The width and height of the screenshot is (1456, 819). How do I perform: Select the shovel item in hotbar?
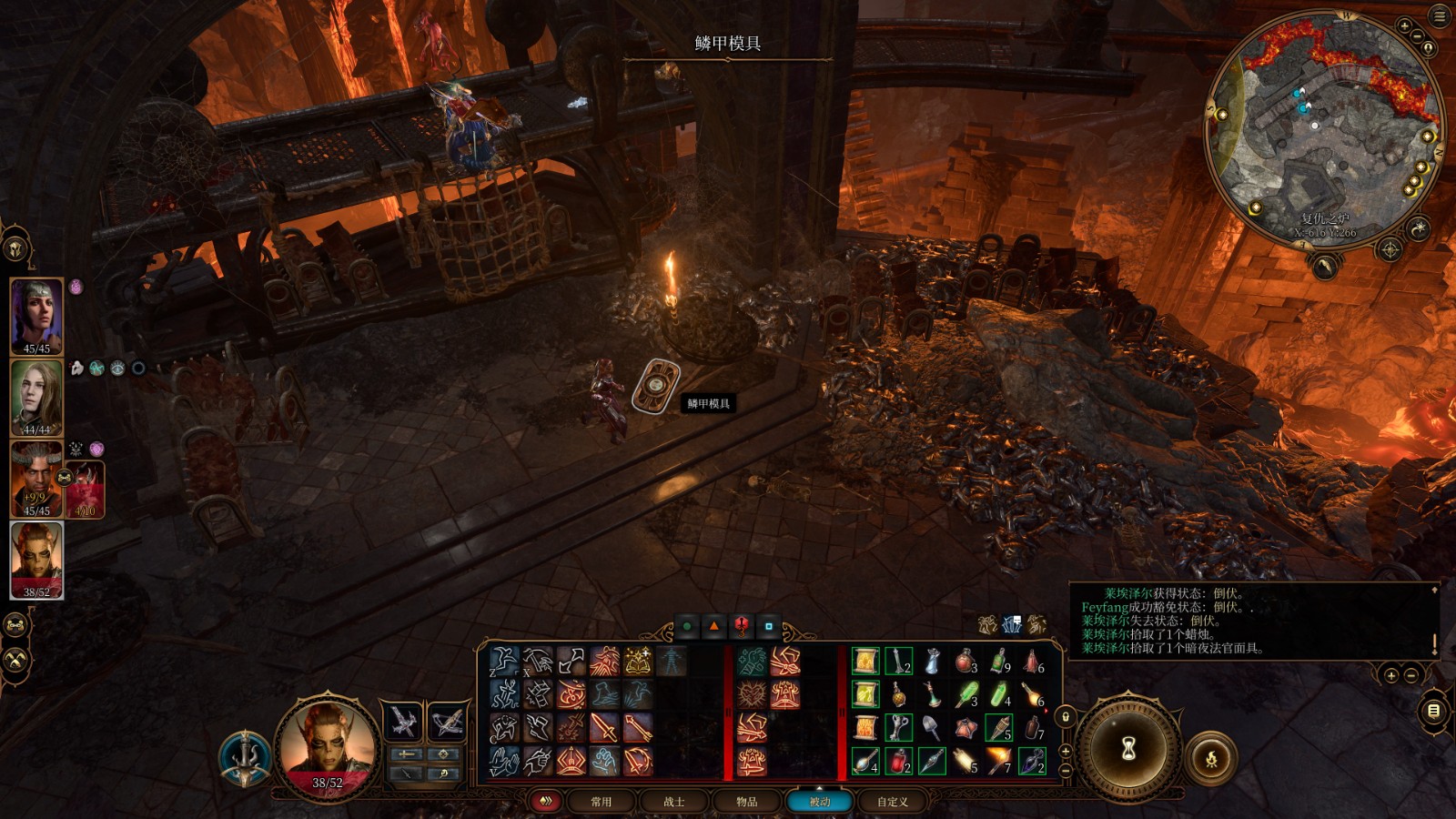point(932,727)
